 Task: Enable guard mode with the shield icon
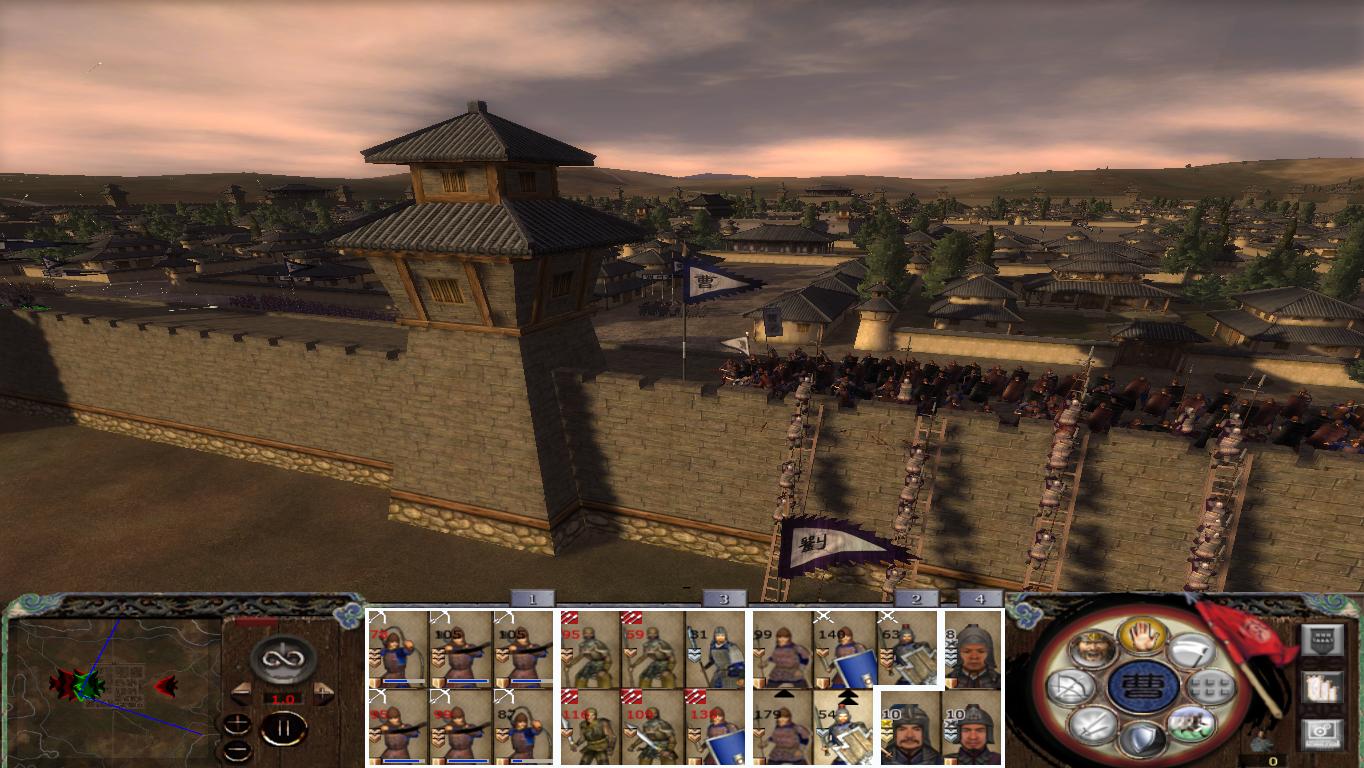tap(1145, 738)
